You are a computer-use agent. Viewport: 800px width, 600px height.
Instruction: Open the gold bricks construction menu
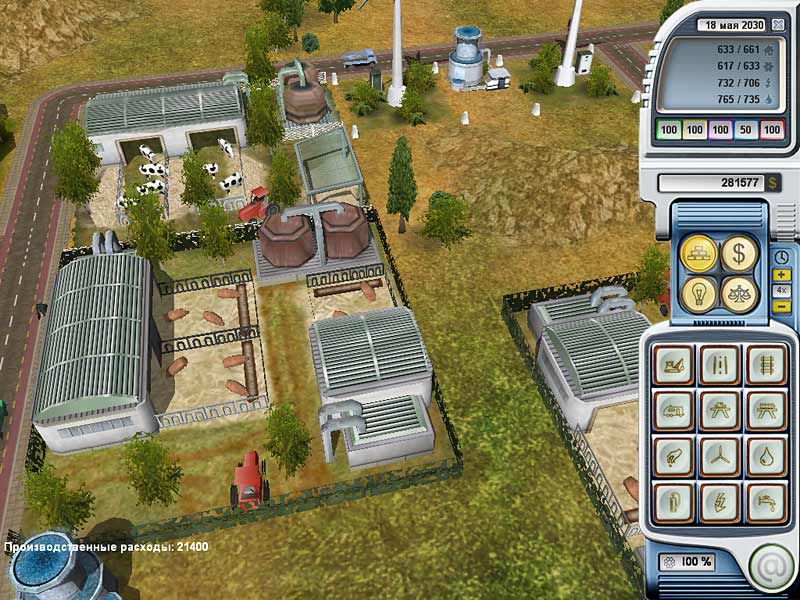point(699,254)
